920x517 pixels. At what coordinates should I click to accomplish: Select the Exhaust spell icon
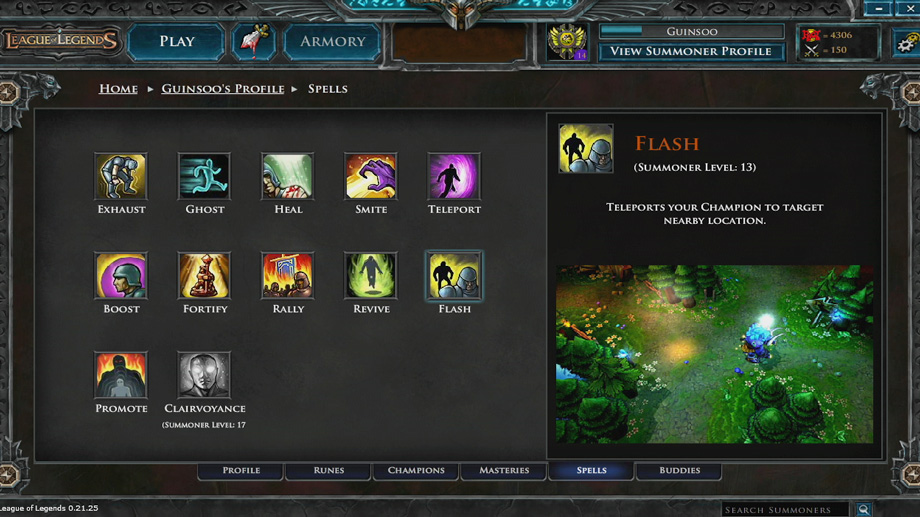pos(121,177)
